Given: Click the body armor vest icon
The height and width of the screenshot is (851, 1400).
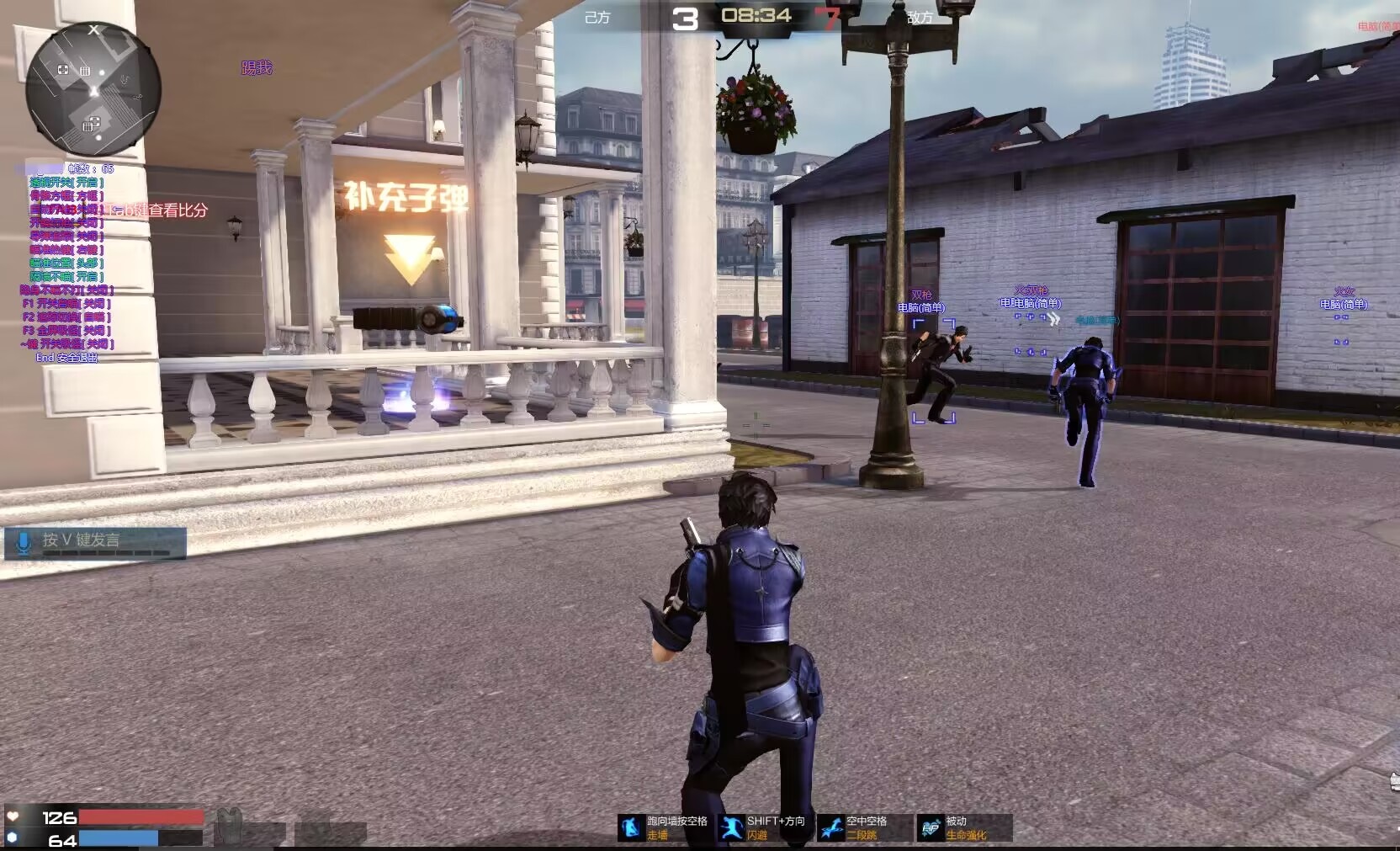Looking at the screenshot, I should [x=228, y=826].
